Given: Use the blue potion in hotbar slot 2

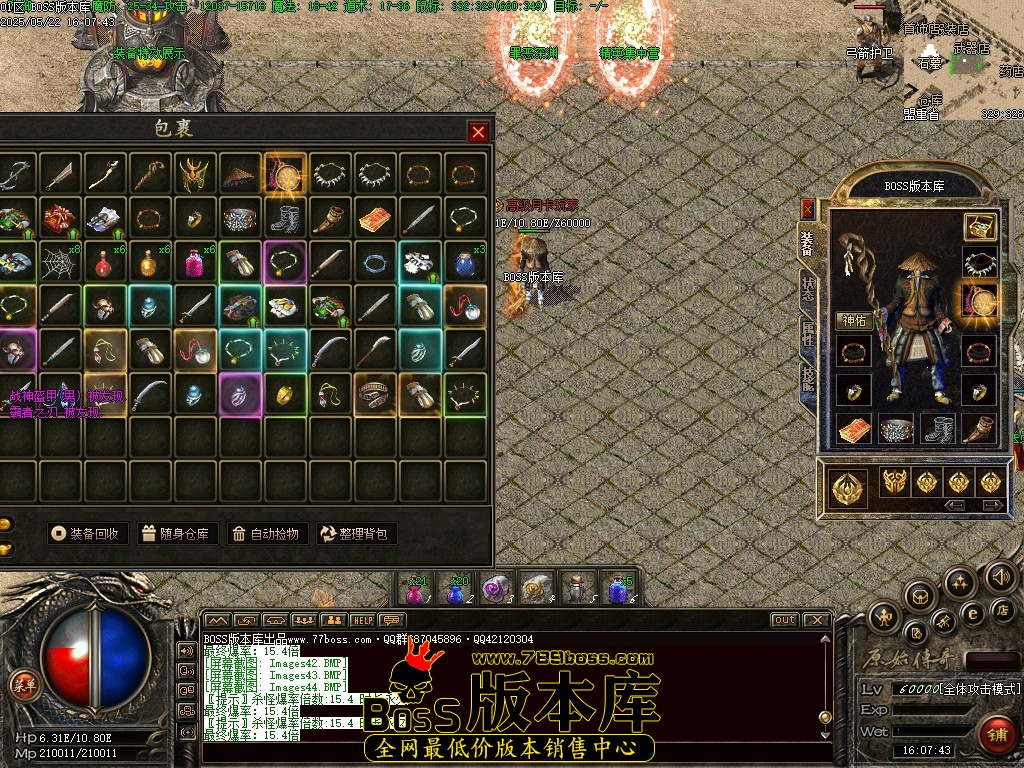Looking at the screenshot, I should coord(455,589).
